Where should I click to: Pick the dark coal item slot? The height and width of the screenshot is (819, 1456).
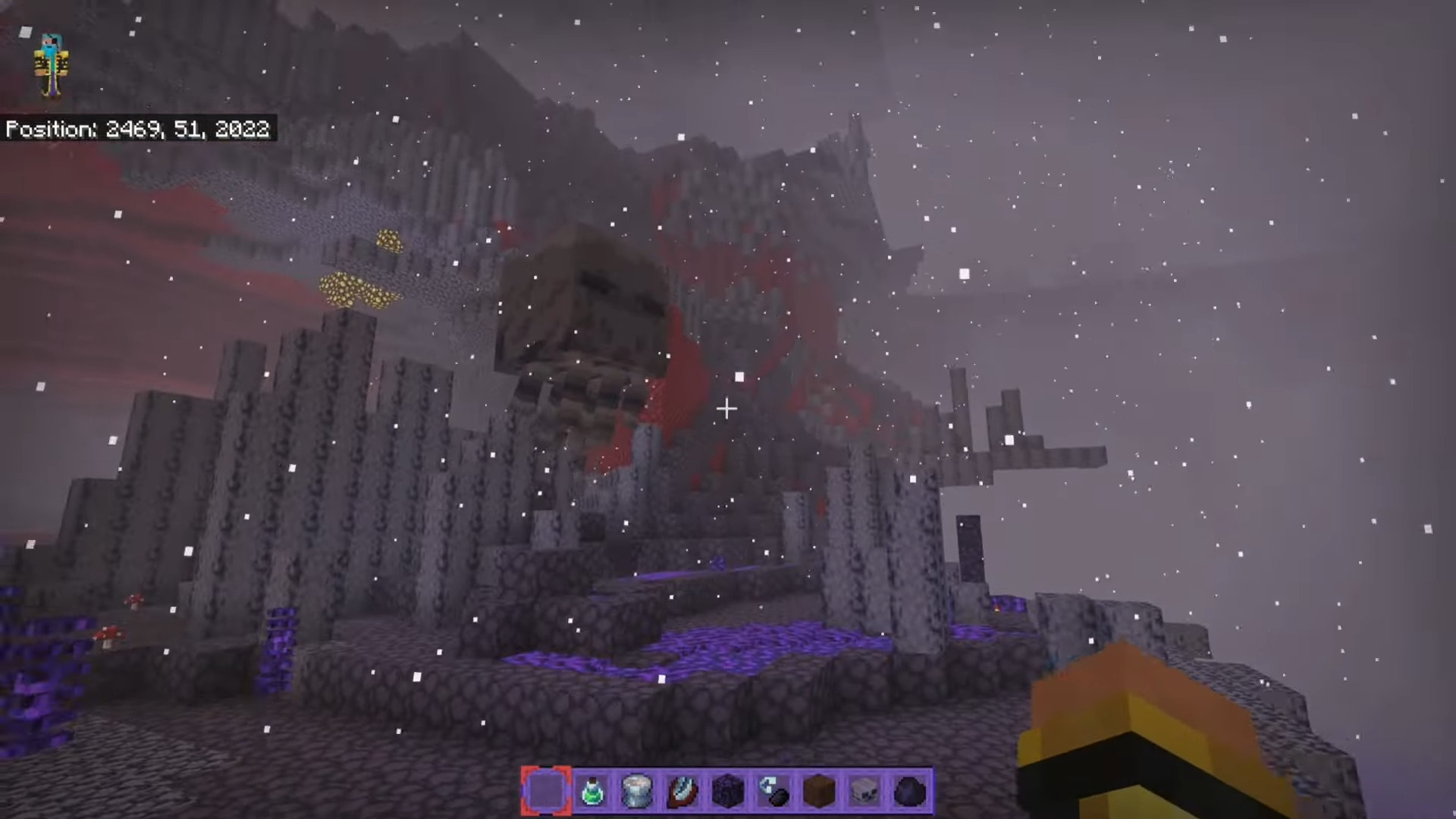pos(910,792)
